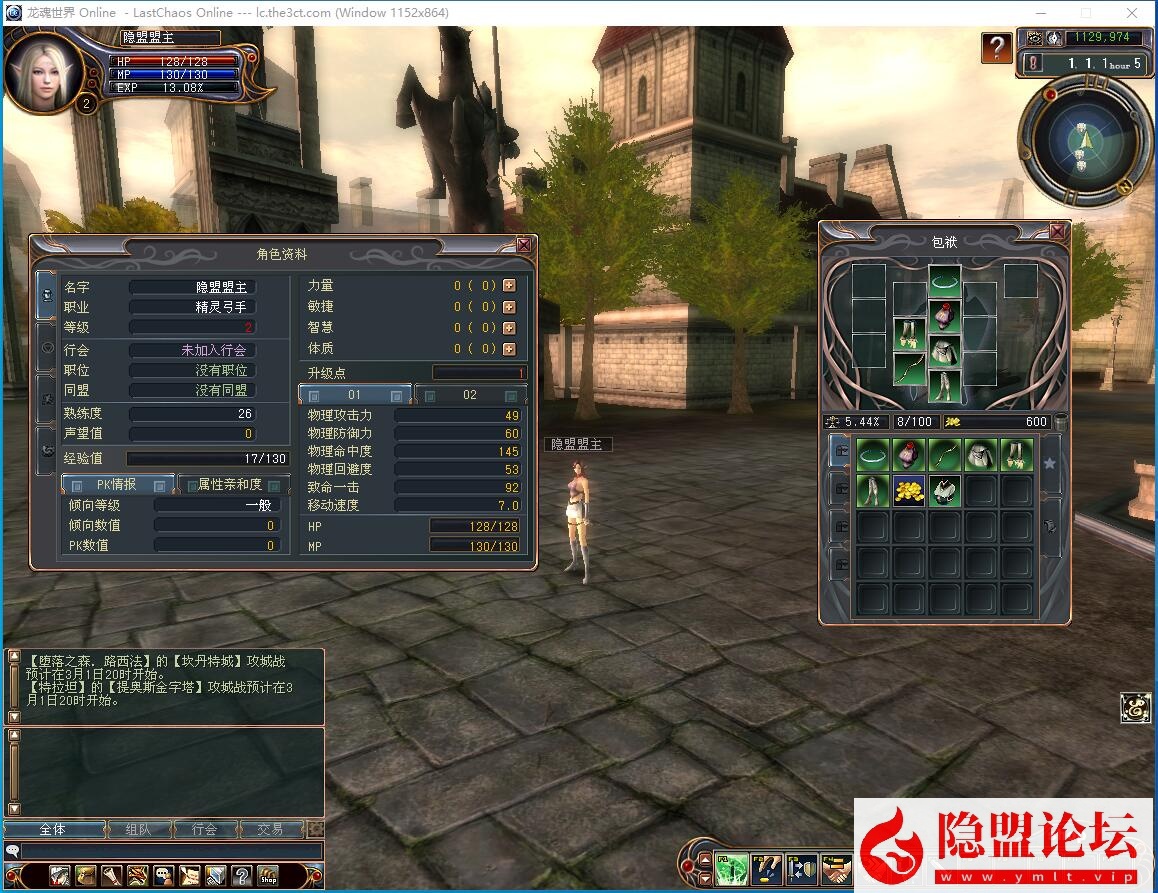Screen dimensions: 1158x893
Task: Open the star tab on the bag's side
Action: click(1050, 463)
